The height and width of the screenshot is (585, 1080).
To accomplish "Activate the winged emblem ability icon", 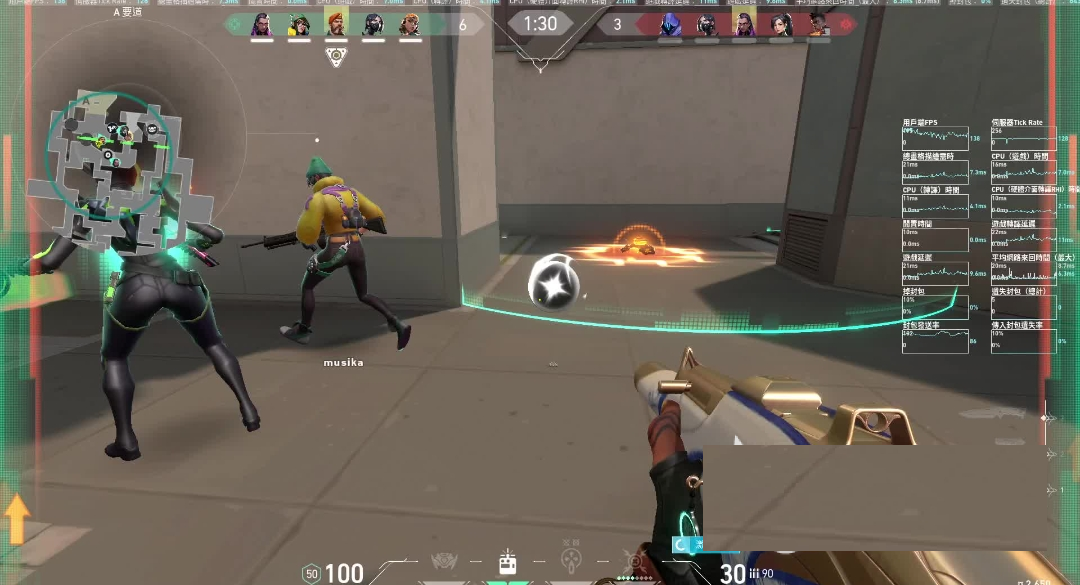I will point(444,562).
